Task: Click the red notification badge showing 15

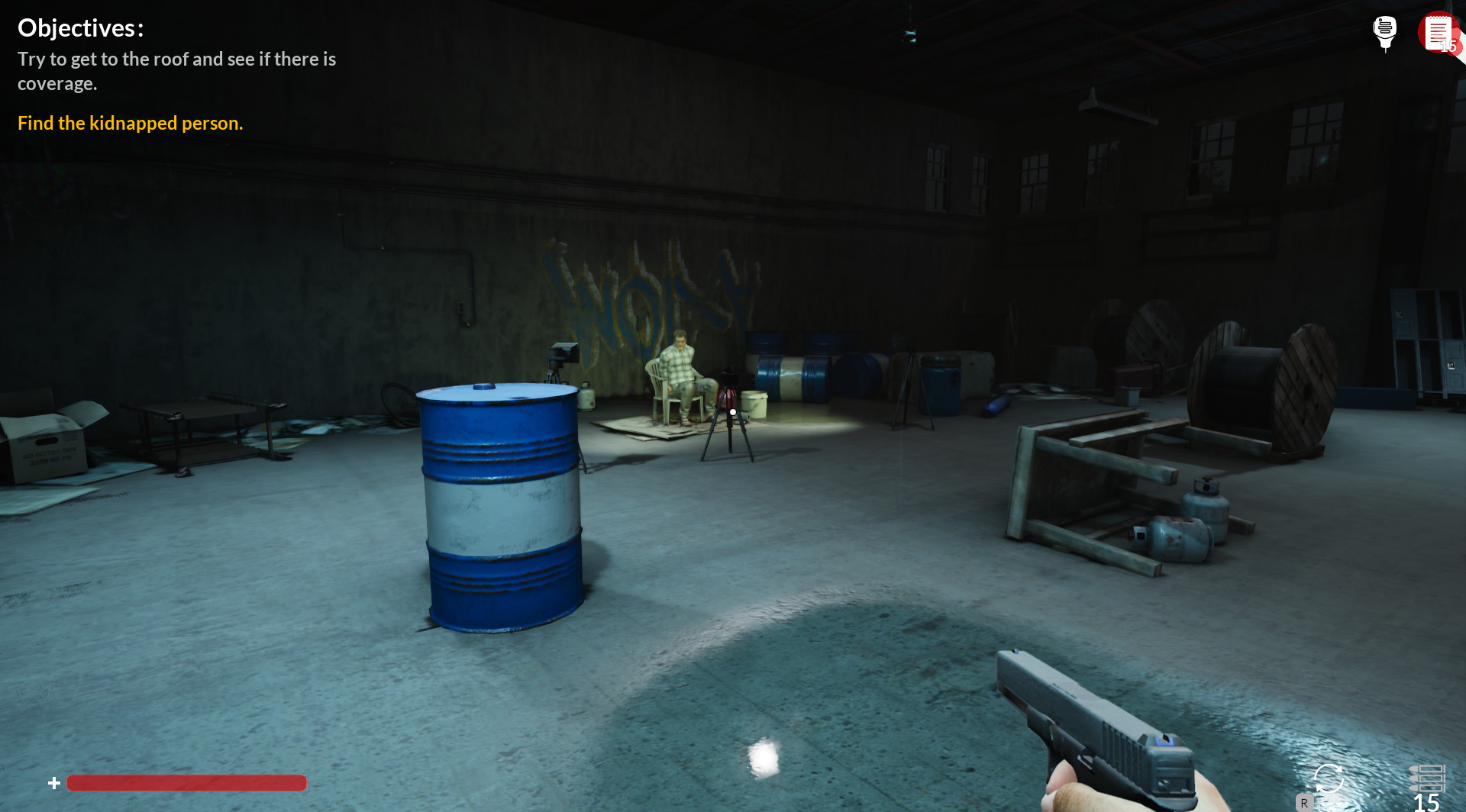Action: tap(1448, 47)
